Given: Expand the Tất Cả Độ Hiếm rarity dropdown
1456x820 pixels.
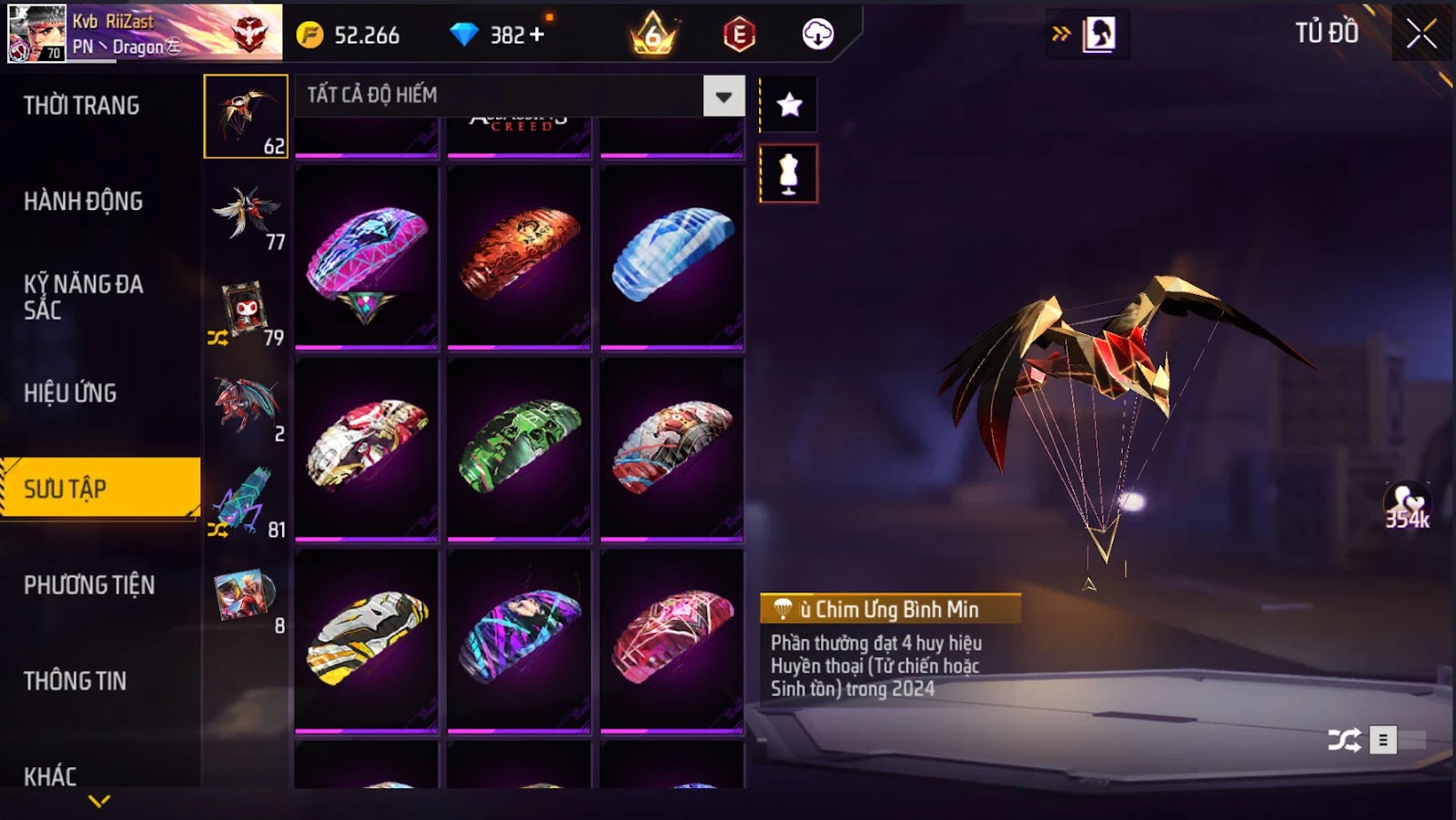Looking at the screenshot, I should 723,96.
